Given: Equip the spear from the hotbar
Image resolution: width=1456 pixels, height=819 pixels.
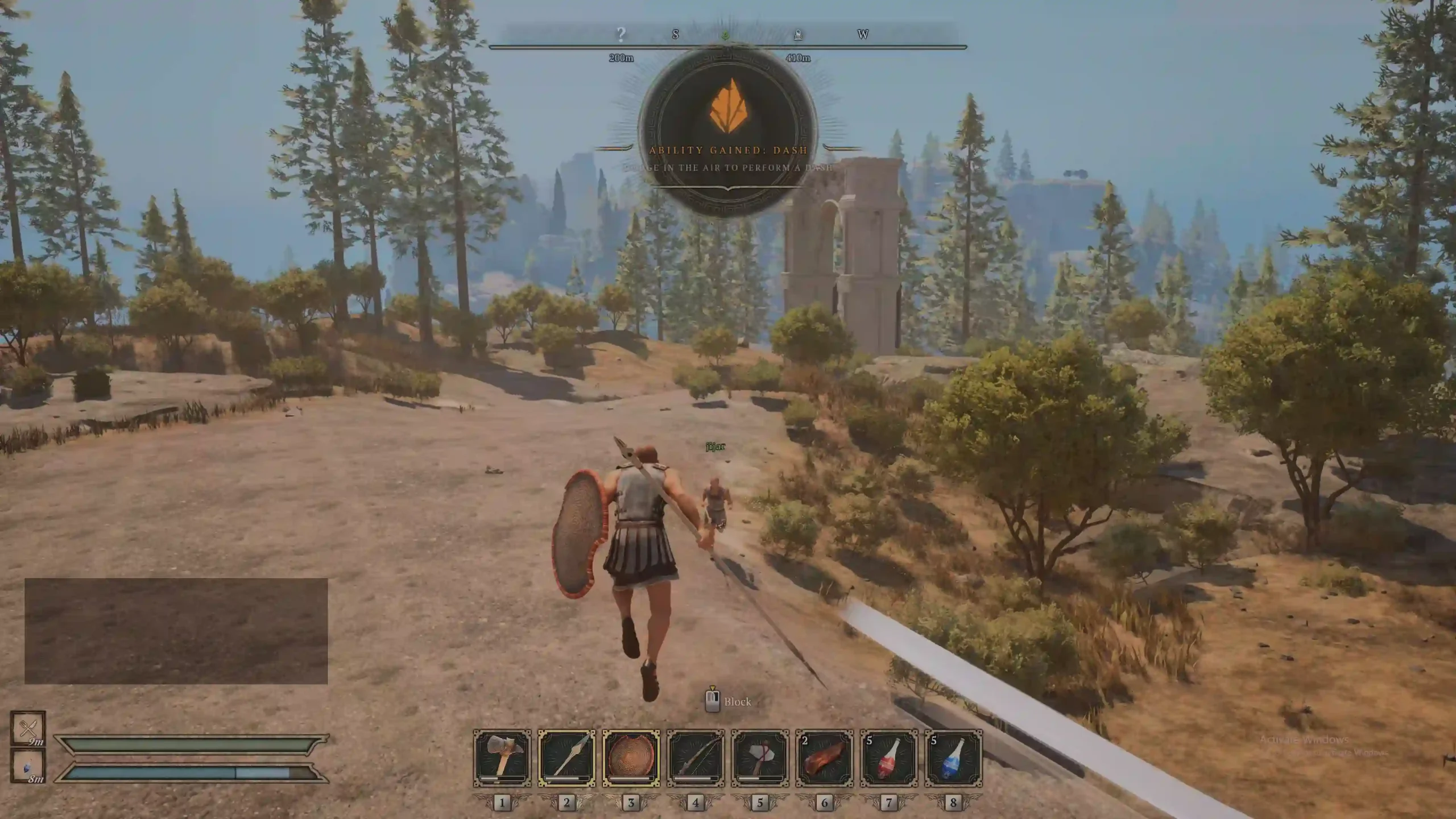Looking at the screenshot, I should (x=566, y=758).
